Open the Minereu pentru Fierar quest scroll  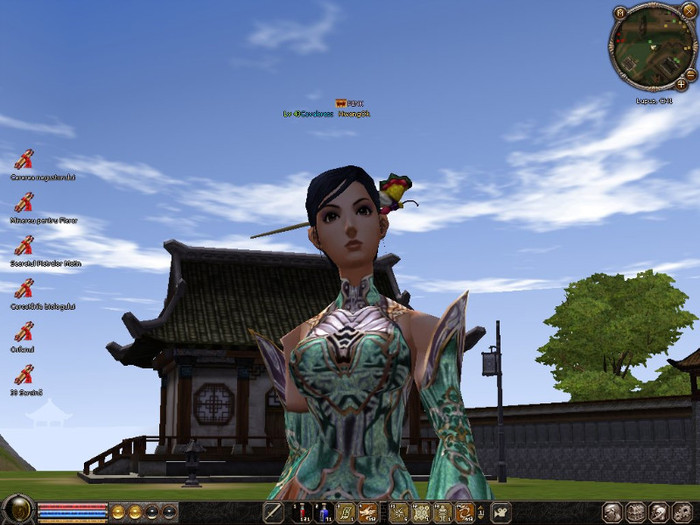click(24, 202)
